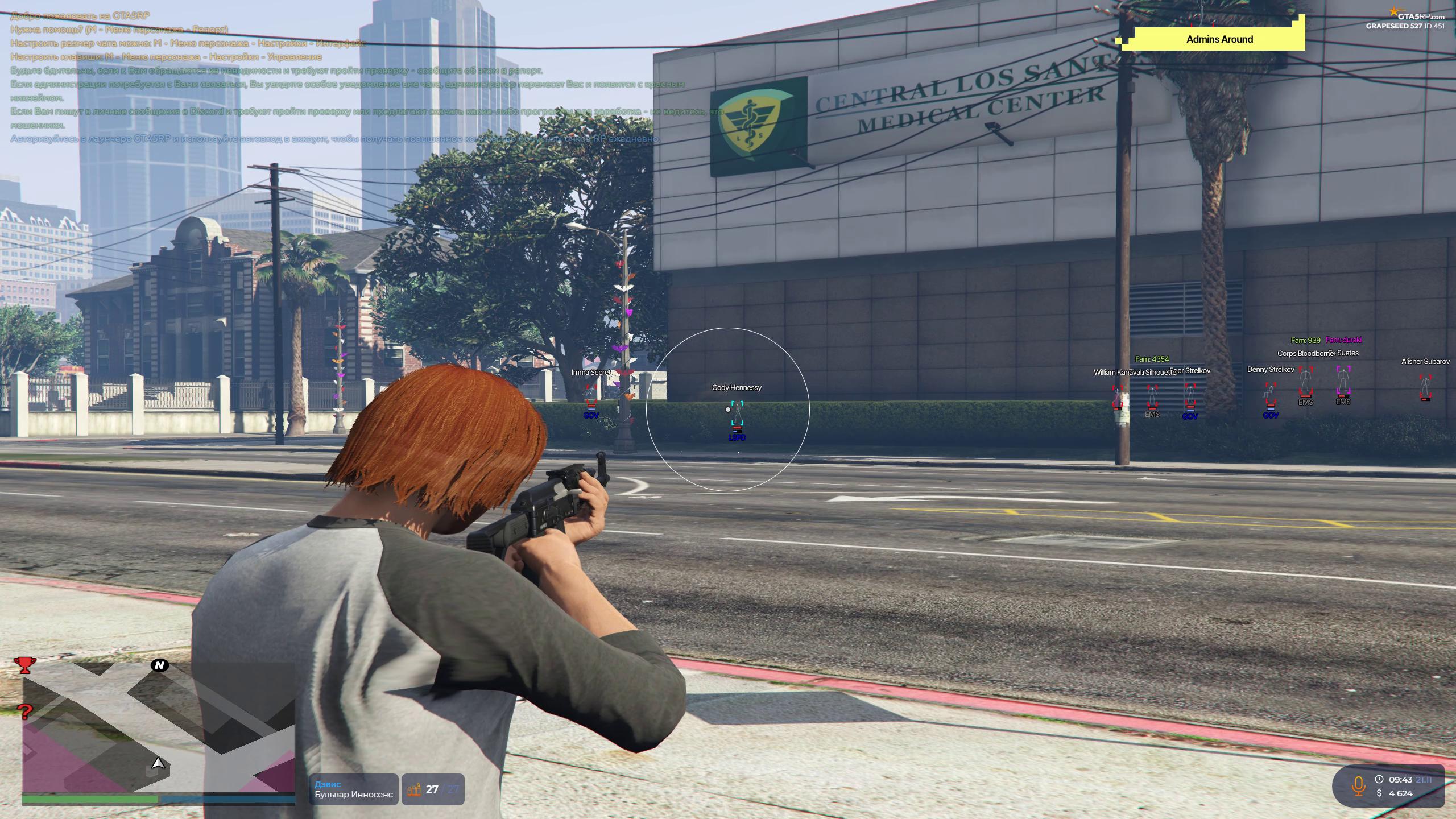Click the Дэвис street location panel
Viewport: 1456px width, 819px height.
coord(354,789)
